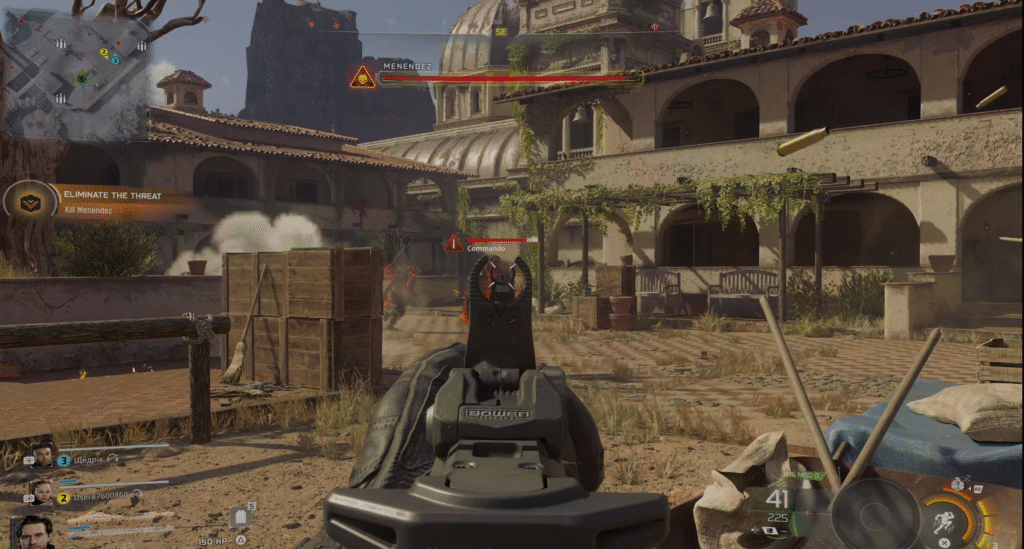1024x549 pixels.
Task: Click the SE compass heading marker
Action: pyautogui.click(x=501, y=31)
